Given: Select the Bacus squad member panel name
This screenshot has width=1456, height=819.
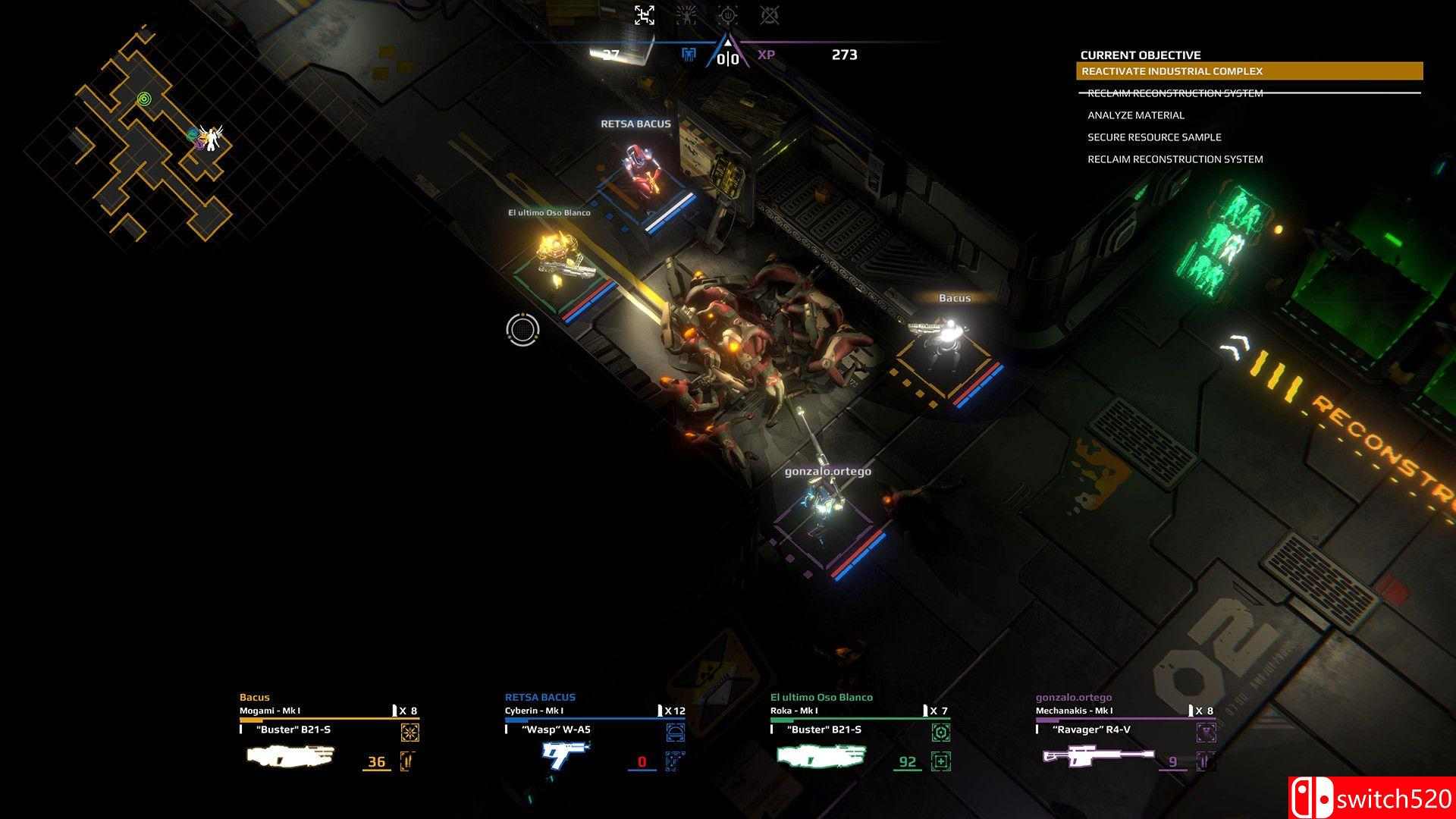Looking at the screenshot, I should click(255, 697).
